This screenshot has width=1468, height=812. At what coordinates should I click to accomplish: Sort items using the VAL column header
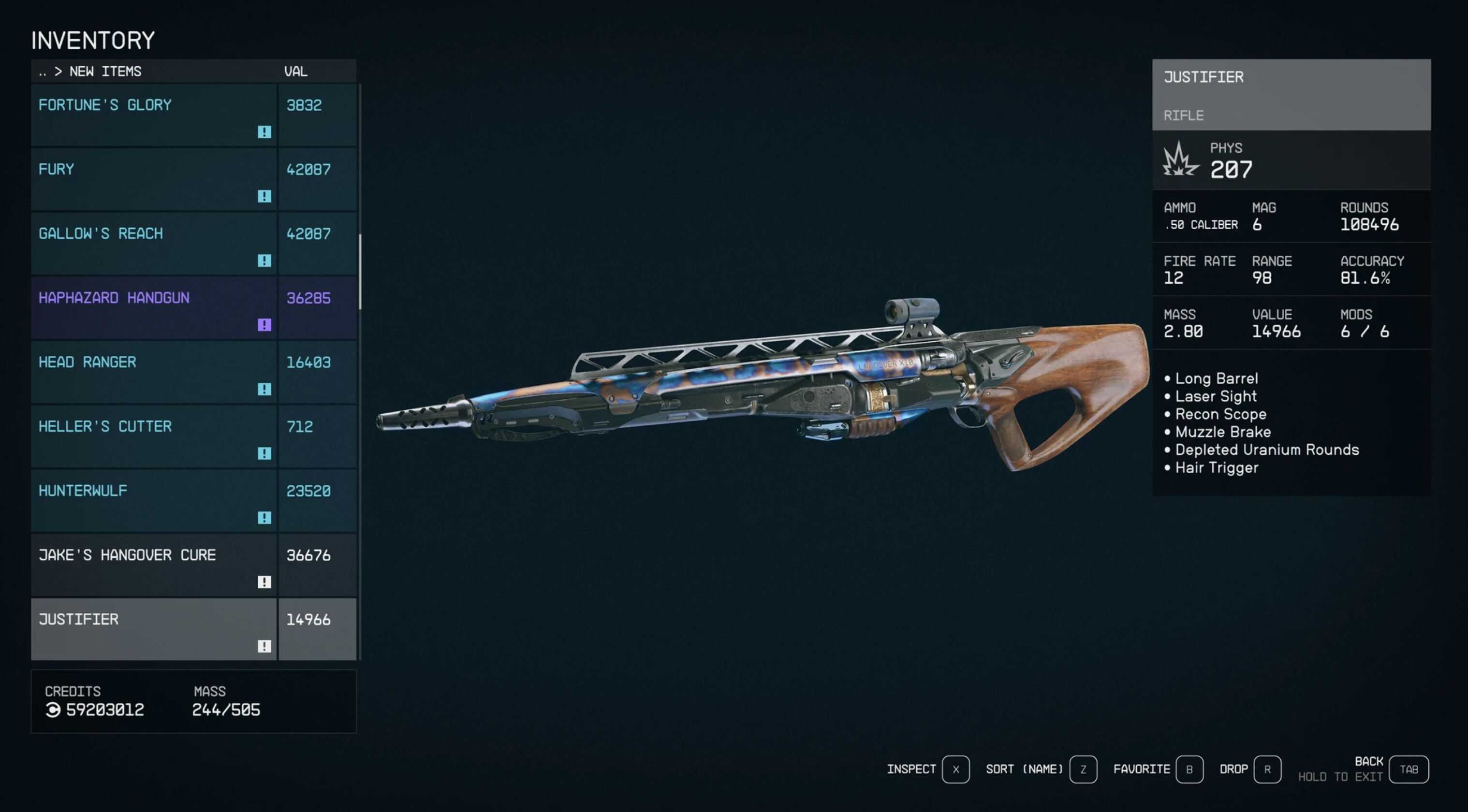pyautogui.click(x=296, y=72)
